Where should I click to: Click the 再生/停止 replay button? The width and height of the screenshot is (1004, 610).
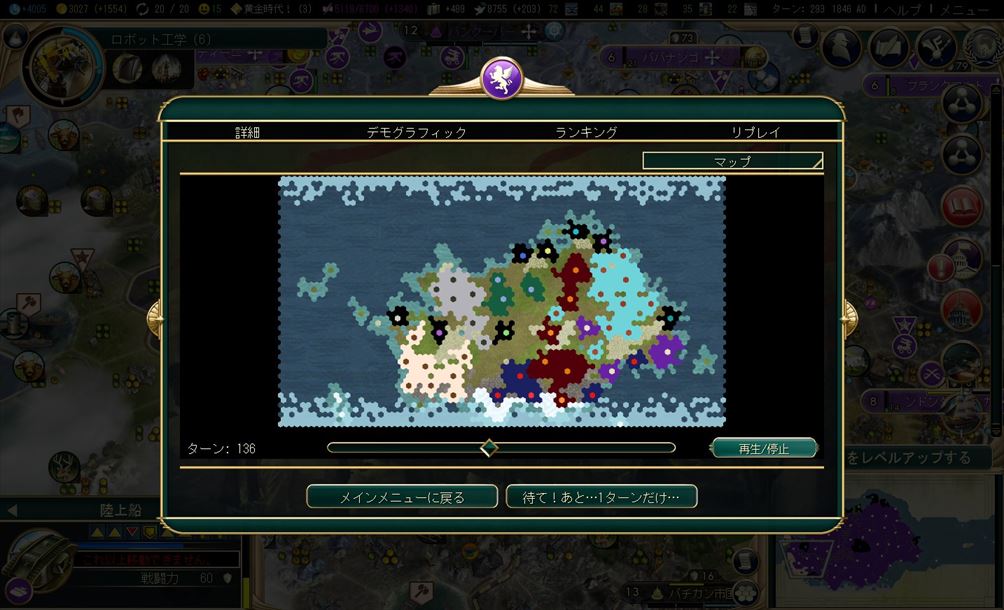pyautogui.click(x=764, y=449)
